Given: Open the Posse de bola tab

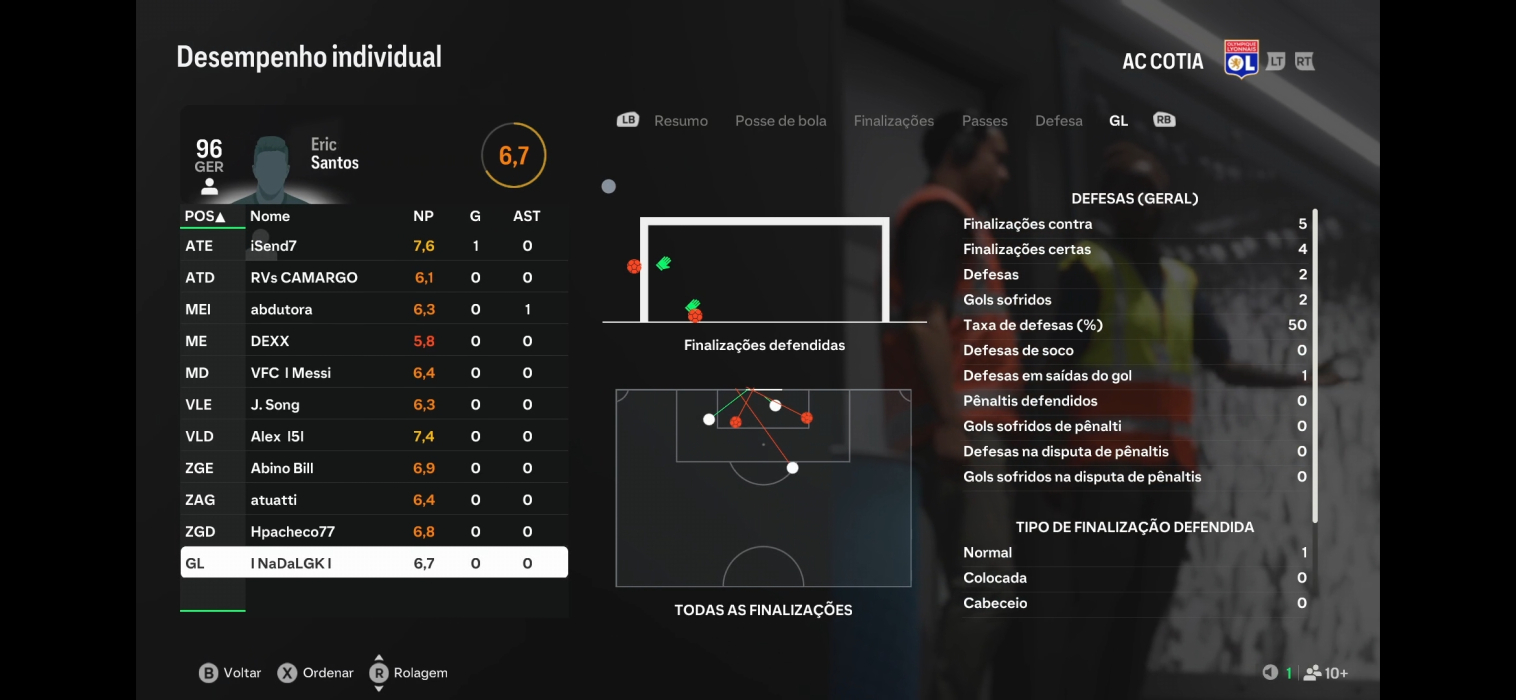Looking at the screenshot, I should pos(780,121).
